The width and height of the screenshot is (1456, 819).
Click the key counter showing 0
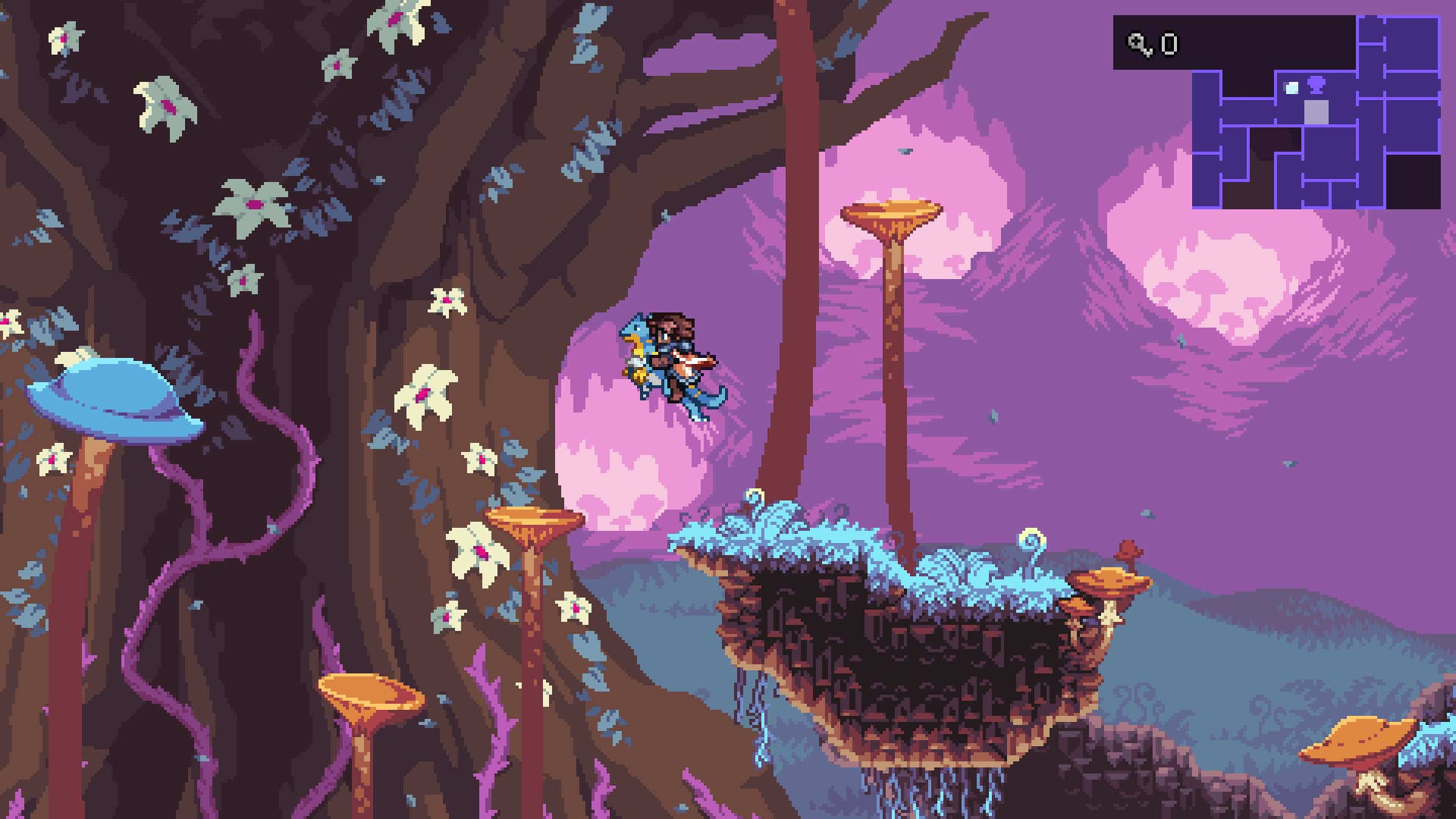click(1170, 44)
